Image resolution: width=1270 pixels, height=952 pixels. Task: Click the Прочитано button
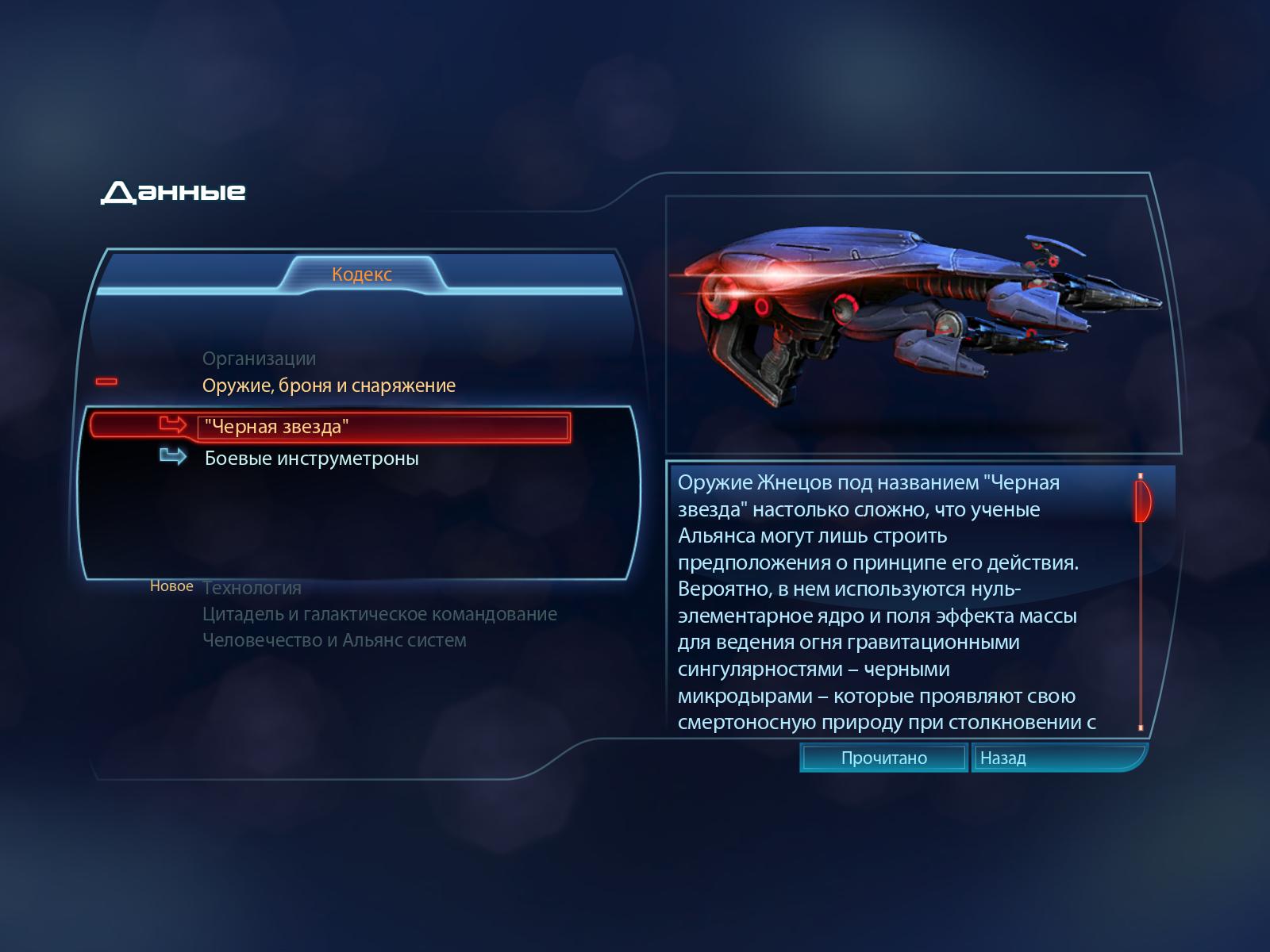883,758
